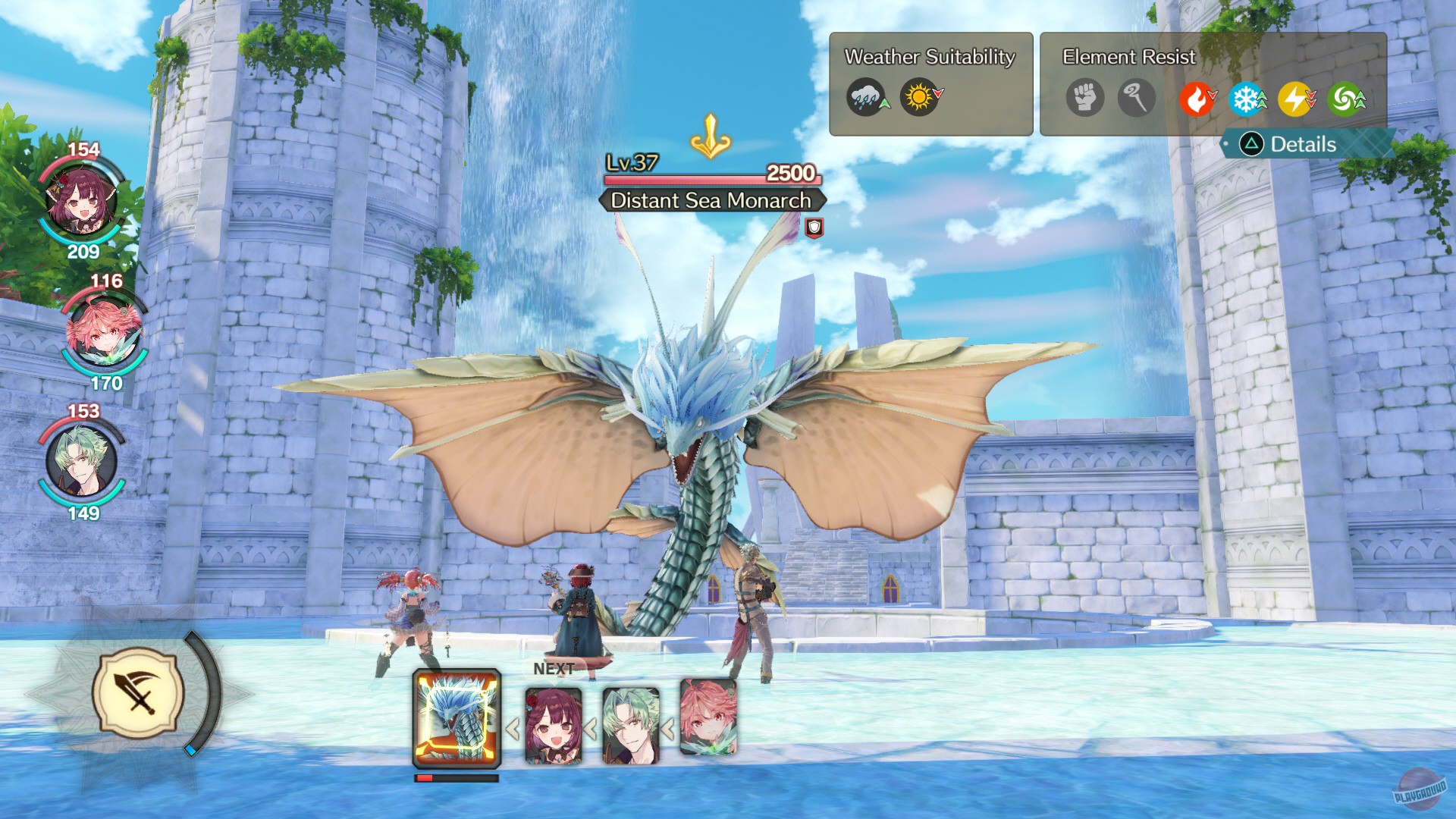Image resolution: width=1456 pixels, height=819 pixels.
Task: Select the fire element resist icon
Action: click(x=1198, y=99)
